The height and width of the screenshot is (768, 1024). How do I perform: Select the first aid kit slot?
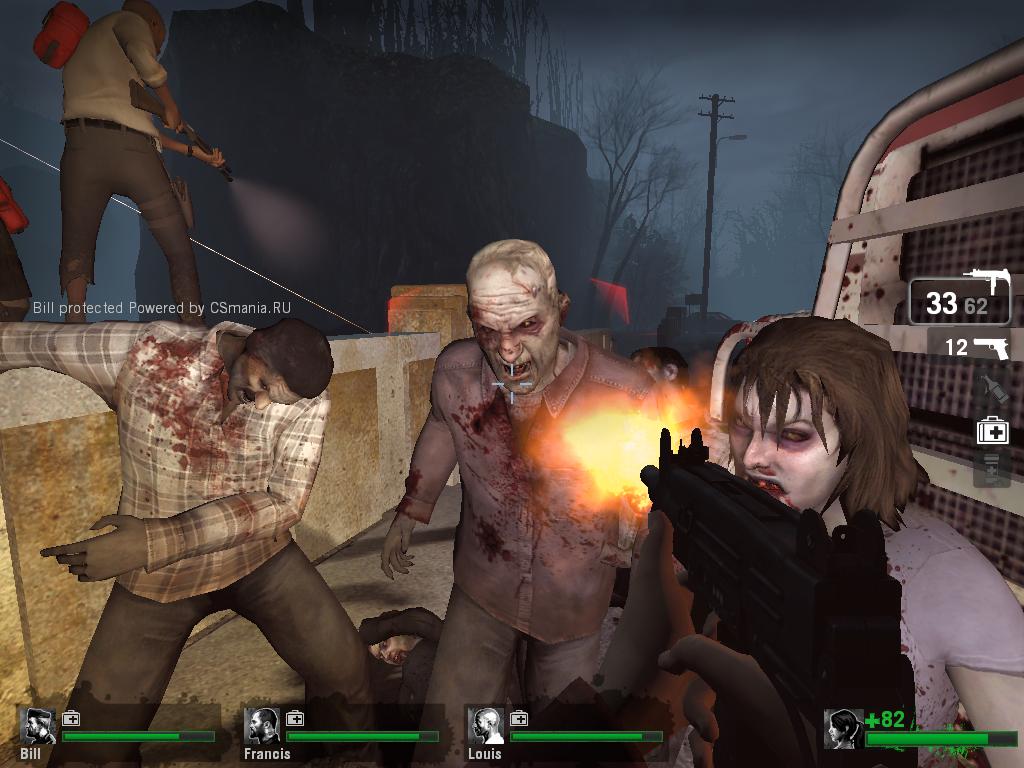pos(992,430)
